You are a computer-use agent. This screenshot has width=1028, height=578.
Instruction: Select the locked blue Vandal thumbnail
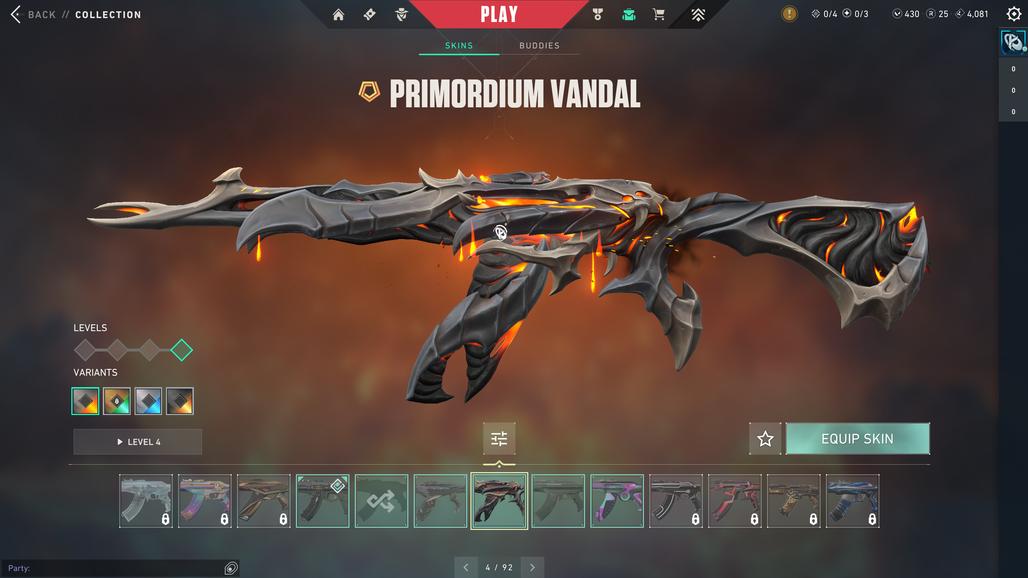[853, 501]
